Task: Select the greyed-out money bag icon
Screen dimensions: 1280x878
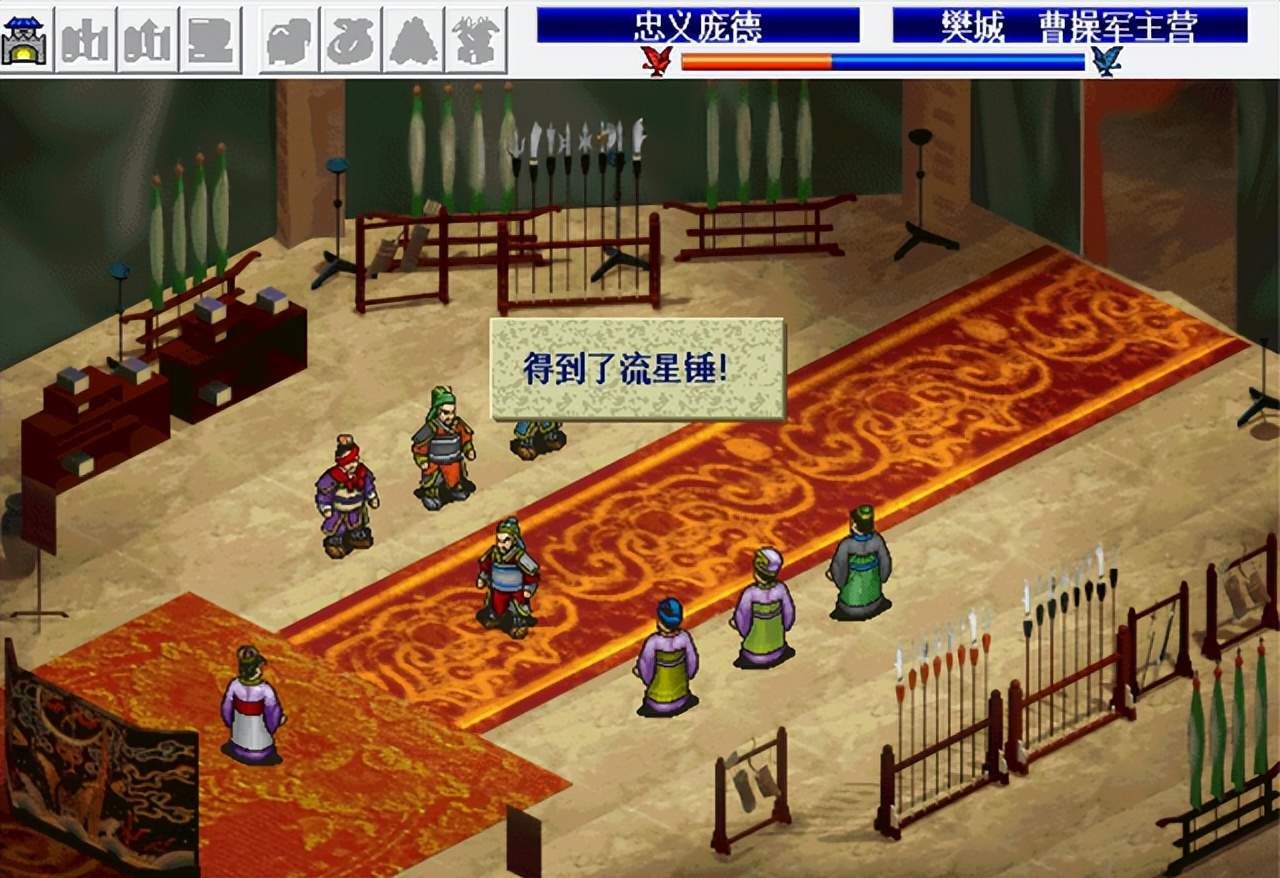Action: (x=351, y=40)
